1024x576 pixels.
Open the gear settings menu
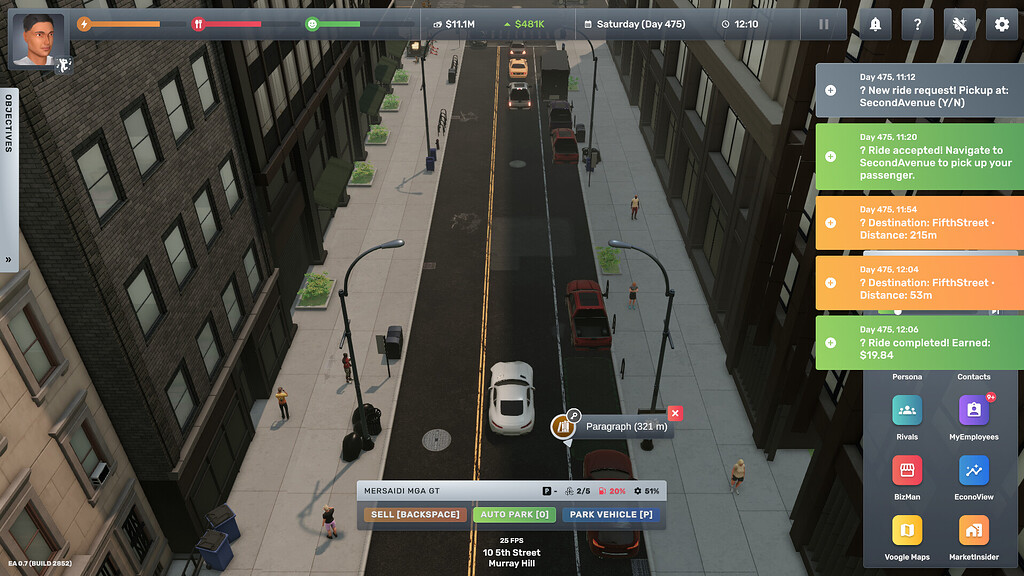click(1001, 24)
